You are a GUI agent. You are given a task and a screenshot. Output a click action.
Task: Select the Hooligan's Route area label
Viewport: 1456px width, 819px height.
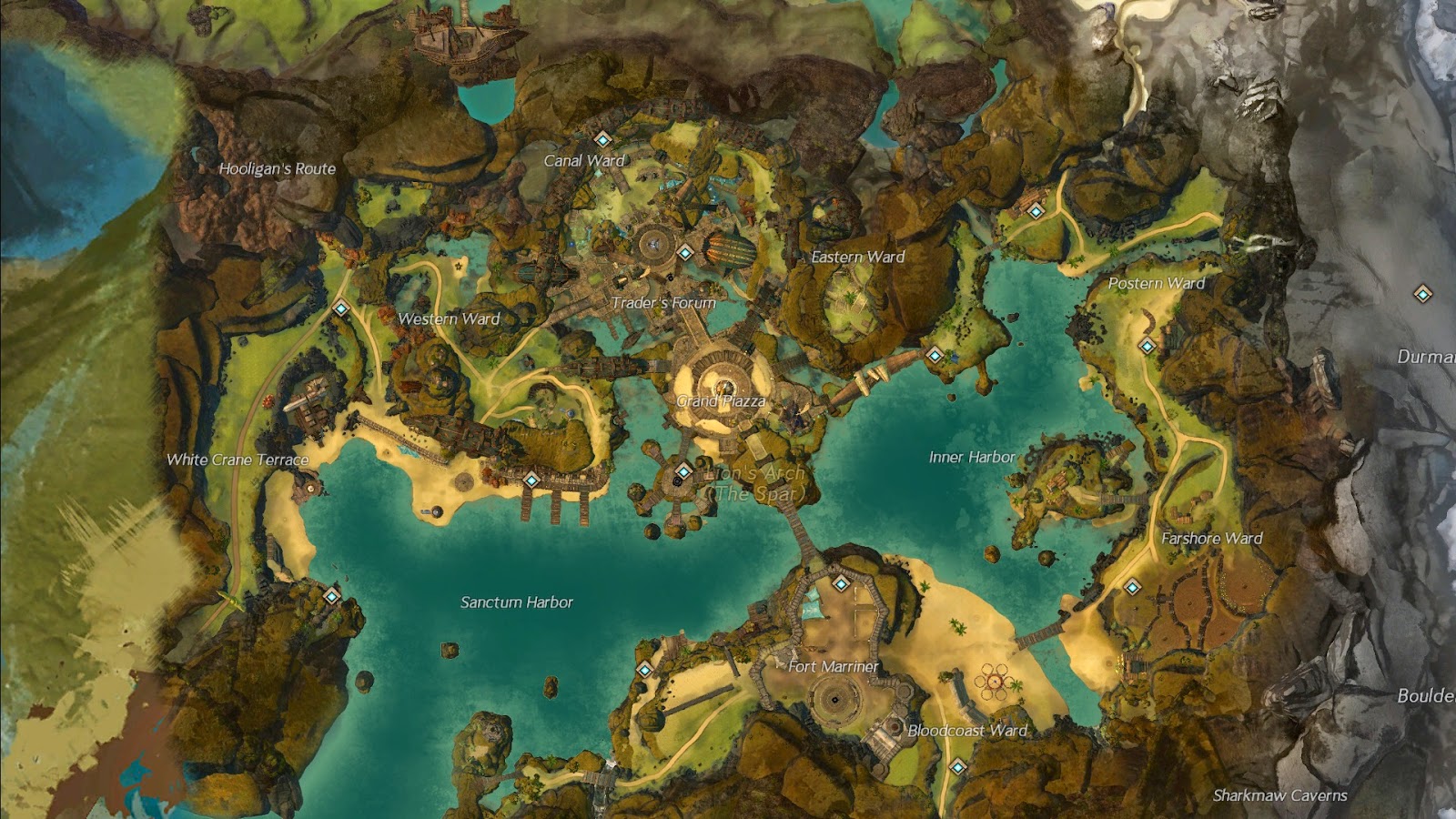(278, 168)
